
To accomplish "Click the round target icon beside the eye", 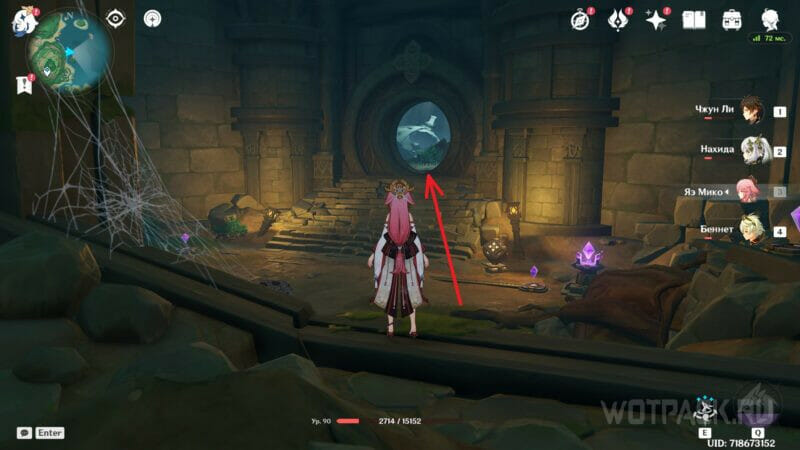I will tap(152, 18).
